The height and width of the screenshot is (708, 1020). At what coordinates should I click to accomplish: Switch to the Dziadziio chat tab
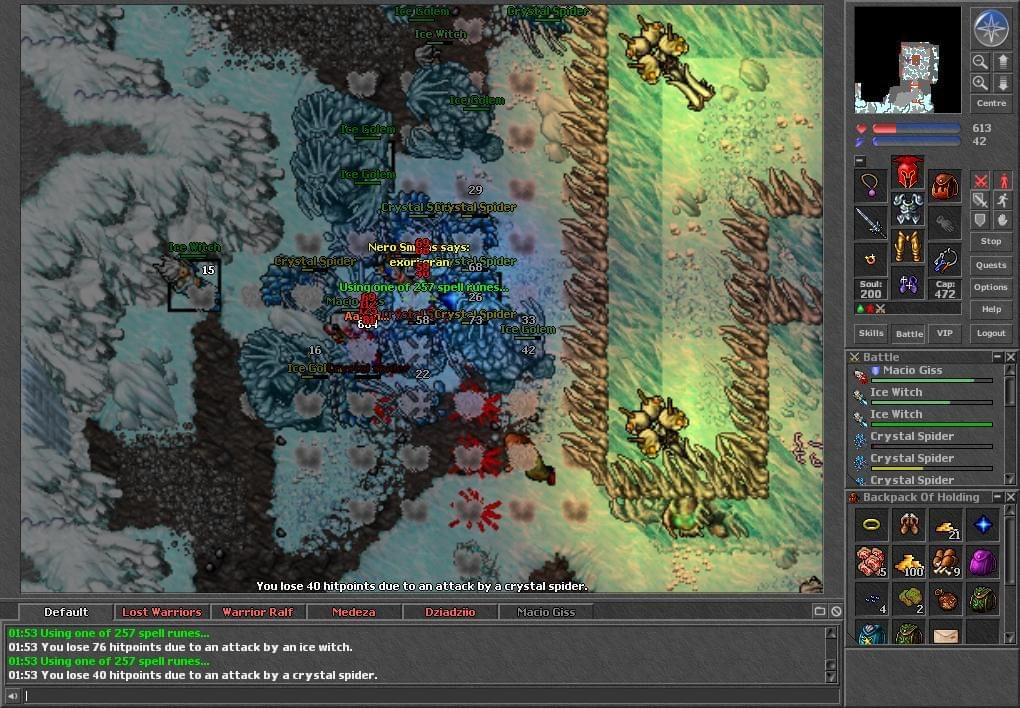pyautogui.click(x=450, y=612)
